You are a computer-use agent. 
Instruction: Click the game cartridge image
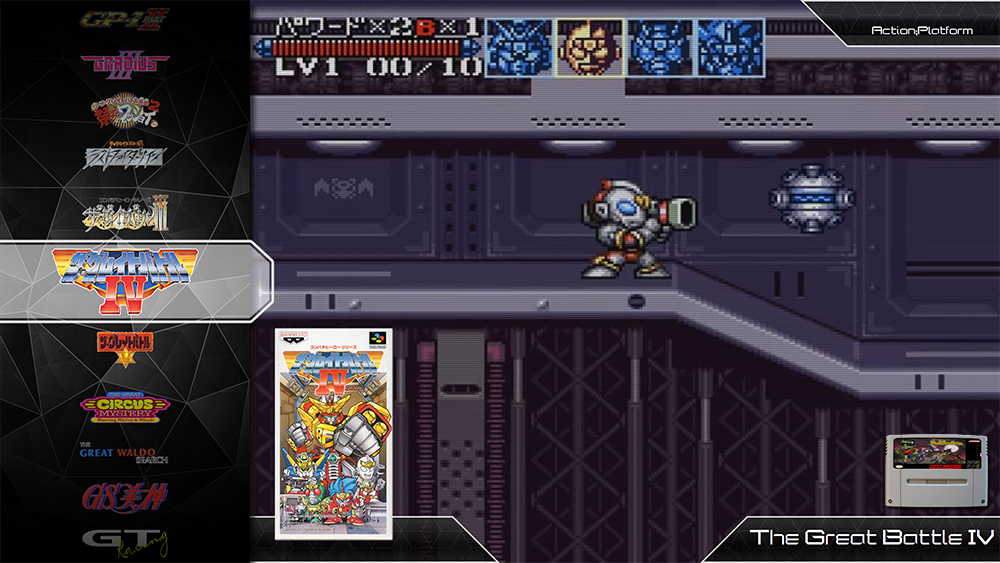click(933, 472)
